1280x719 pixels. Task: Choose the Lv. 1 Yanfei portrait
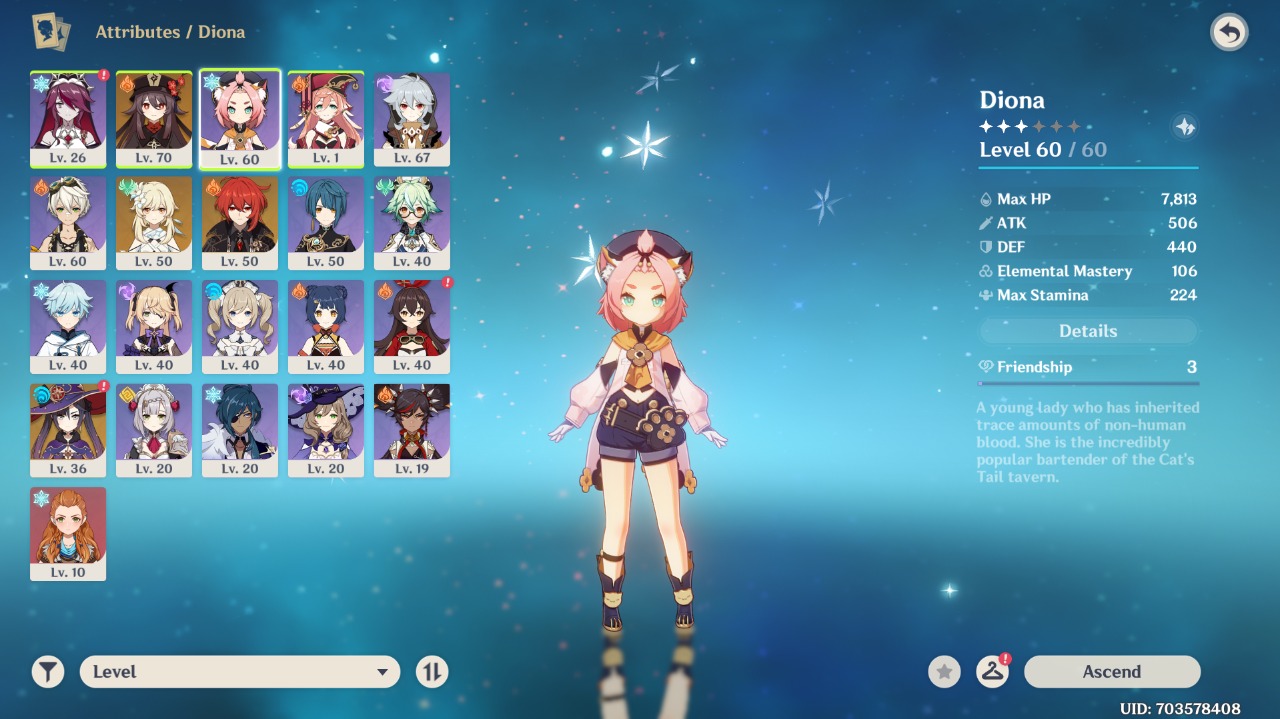326,118
